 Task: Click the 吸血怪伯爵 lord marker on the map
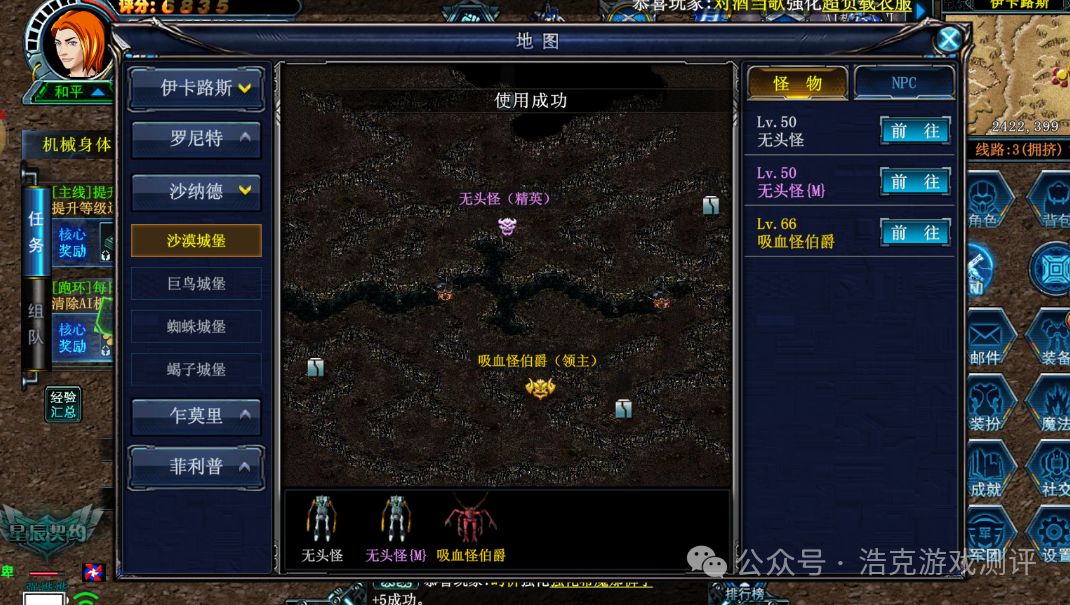[540, 388]
